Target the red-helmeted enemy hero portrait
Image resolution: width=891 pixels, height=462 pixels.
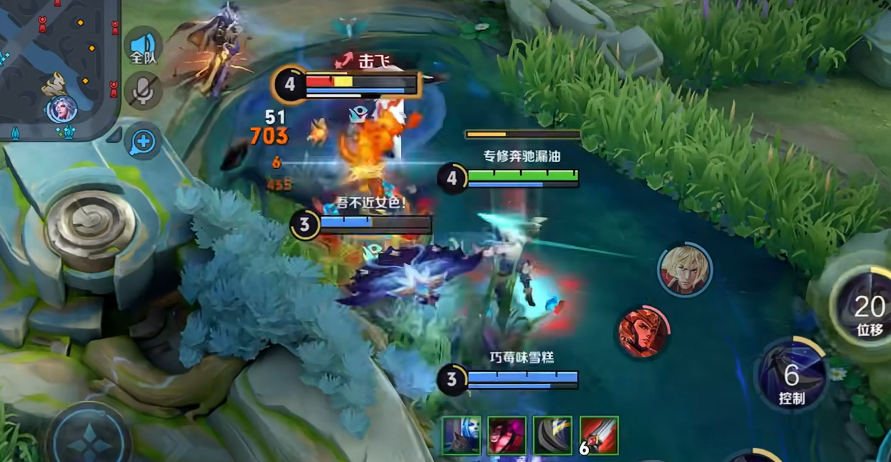(x=643, y=332)
